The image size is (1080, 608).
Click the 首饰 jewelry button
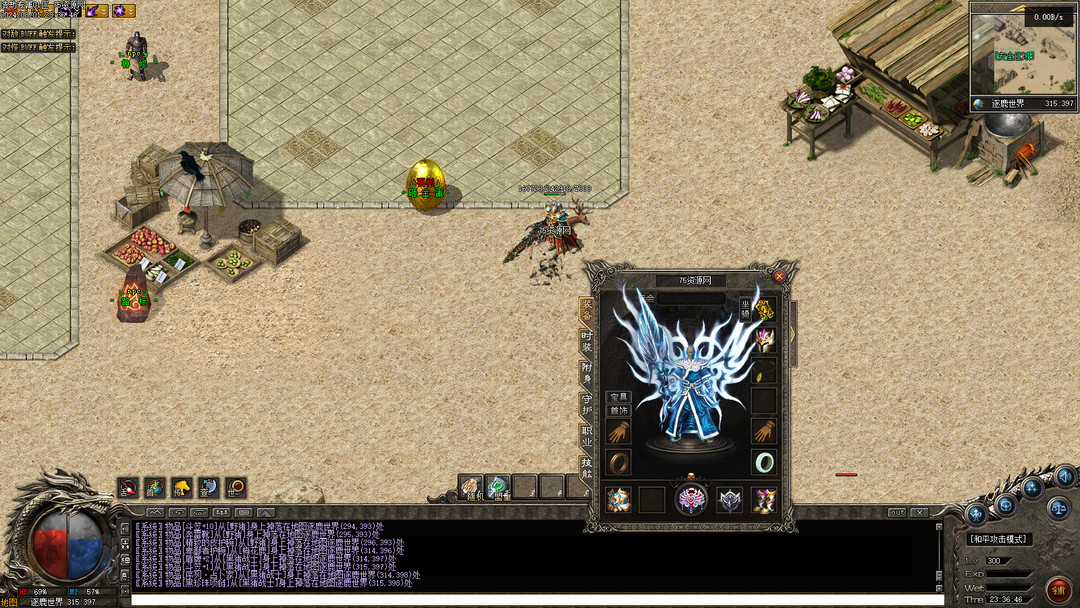click(618, 410)
